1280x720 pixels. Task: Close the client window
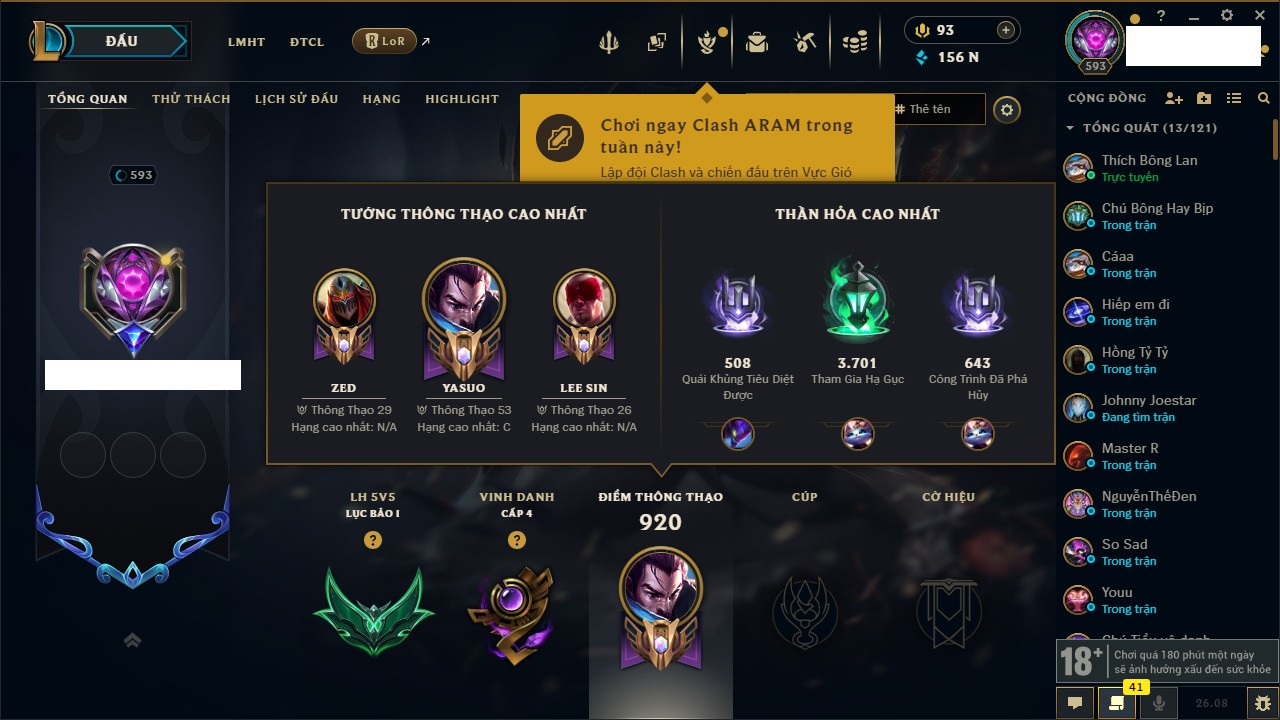coord(1259,16)
